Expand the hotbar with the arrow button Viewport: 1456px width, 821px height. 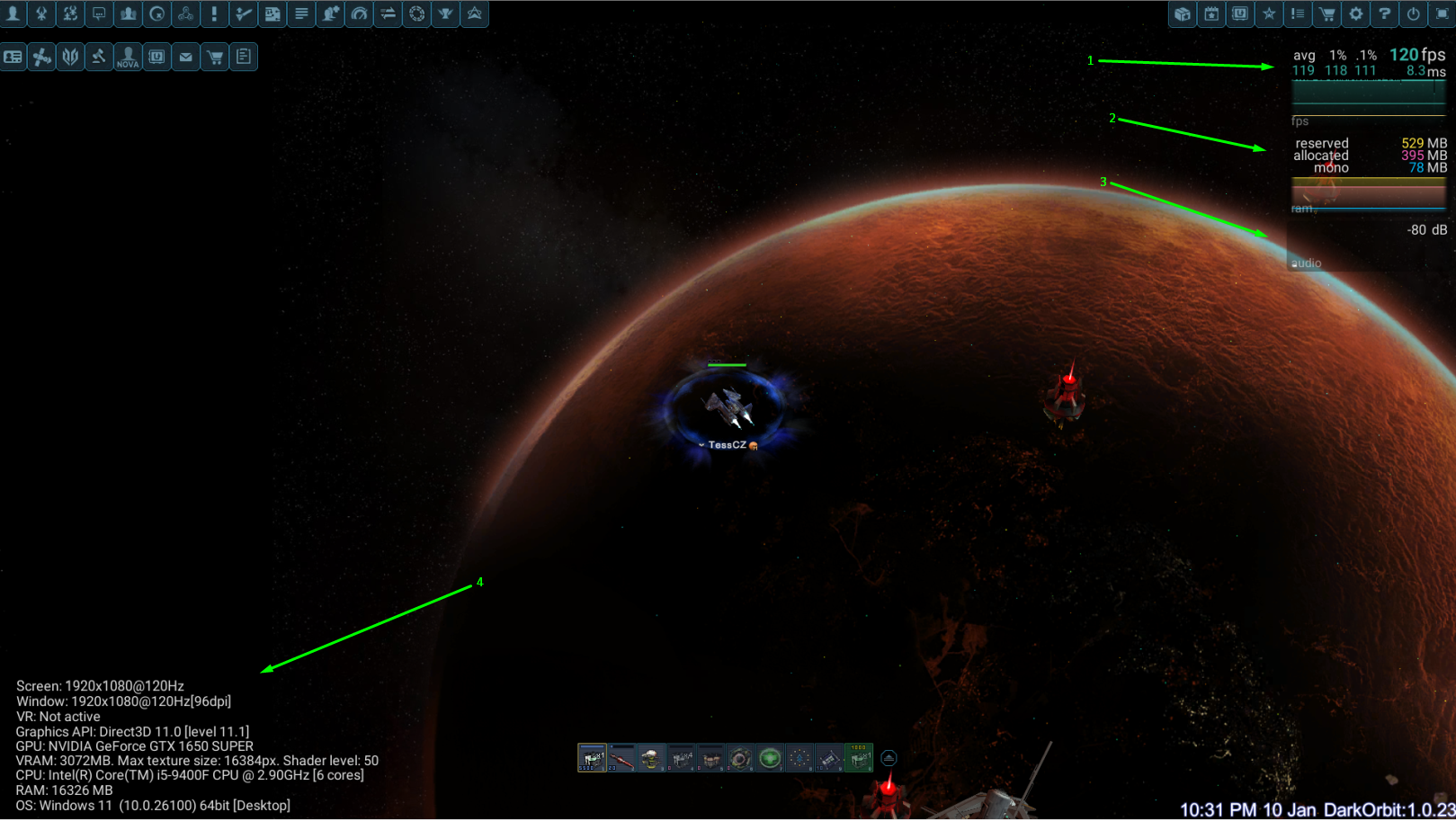pyautogui.click(x=889, y=758)
